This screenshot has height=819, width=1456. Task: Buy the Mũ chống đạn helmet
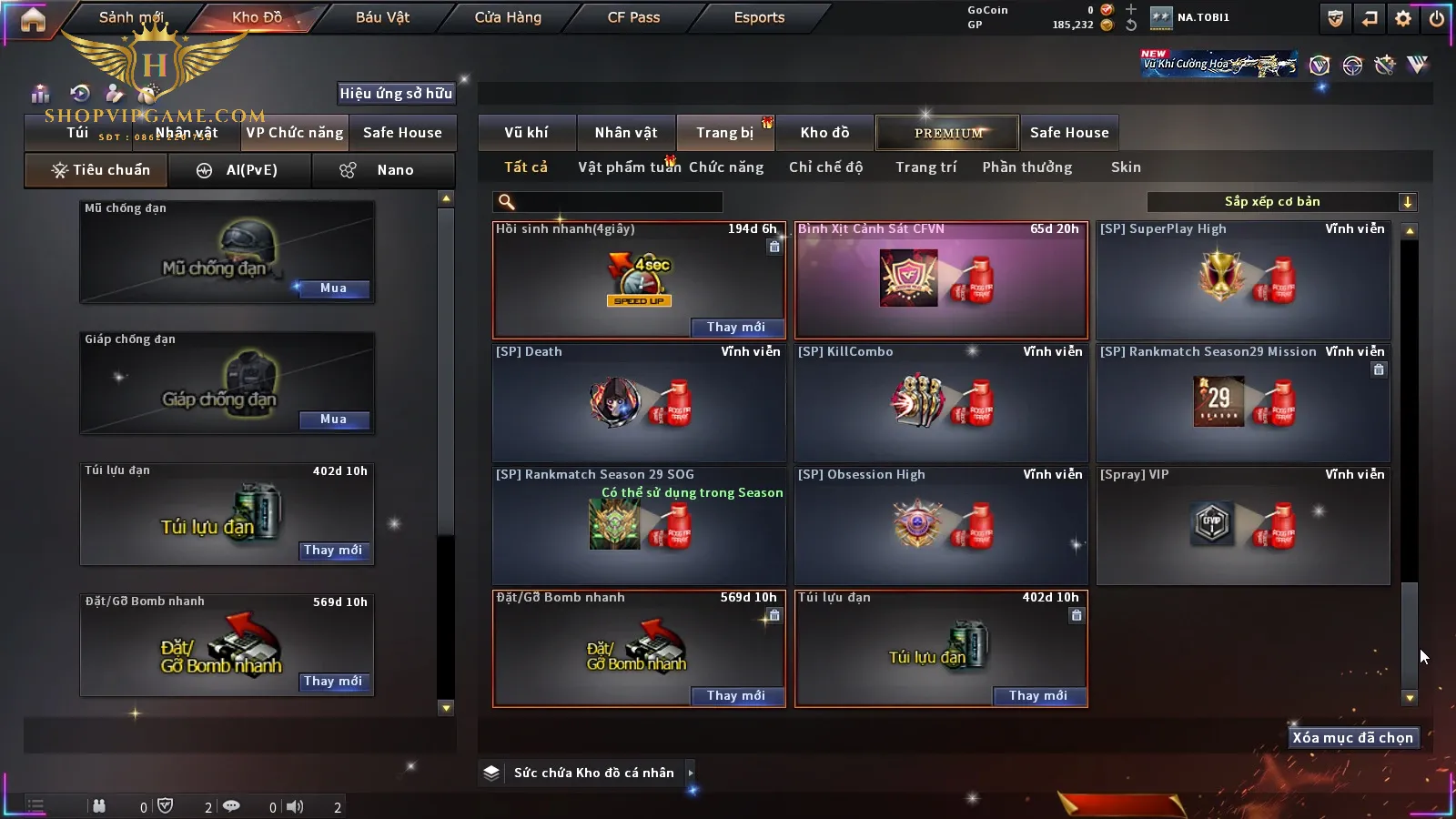pyautogui.click(x=333, y=288)
